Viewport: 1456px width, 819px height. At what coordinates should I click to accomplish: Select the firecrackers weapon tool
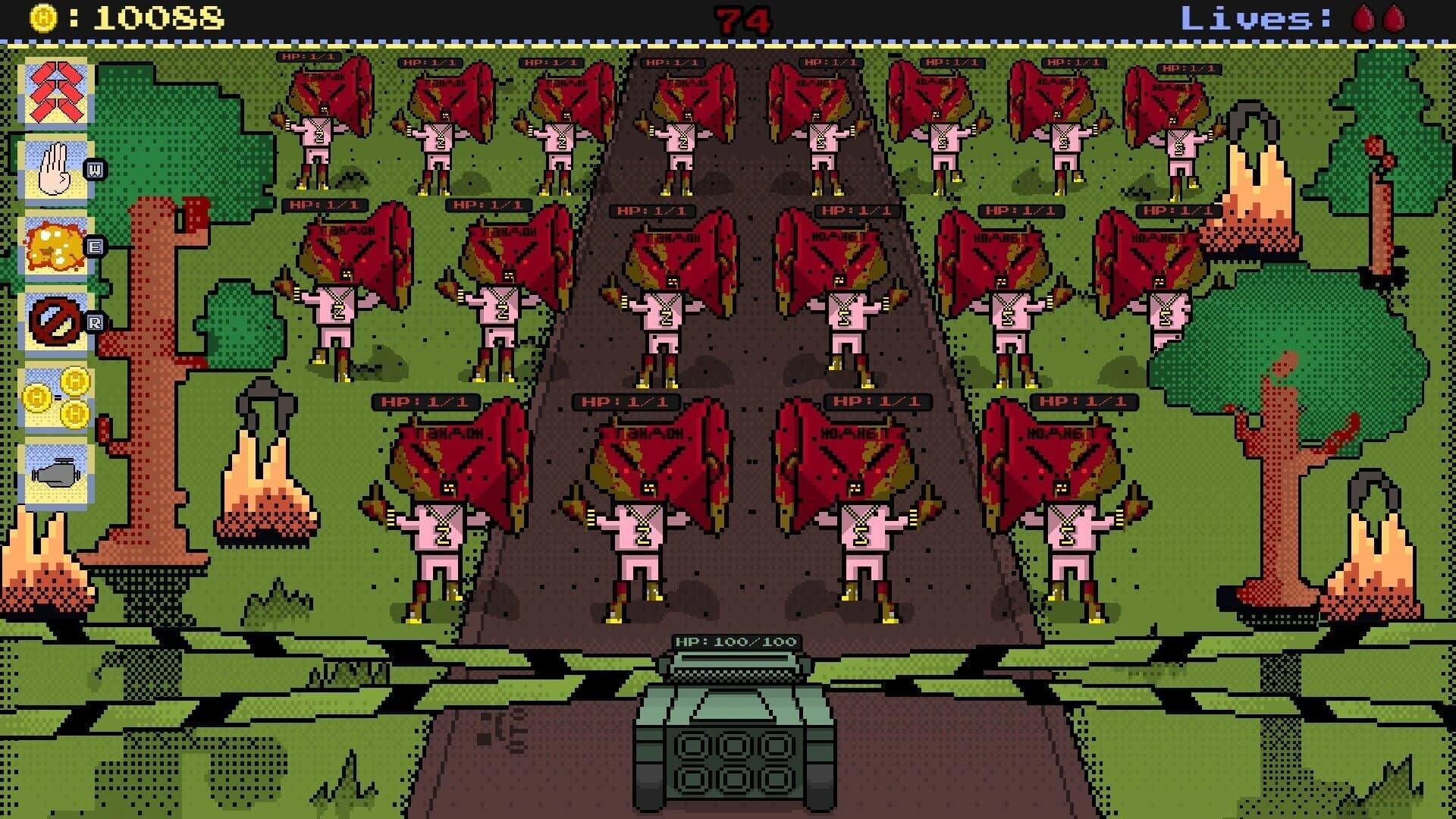tap(57, 94)
